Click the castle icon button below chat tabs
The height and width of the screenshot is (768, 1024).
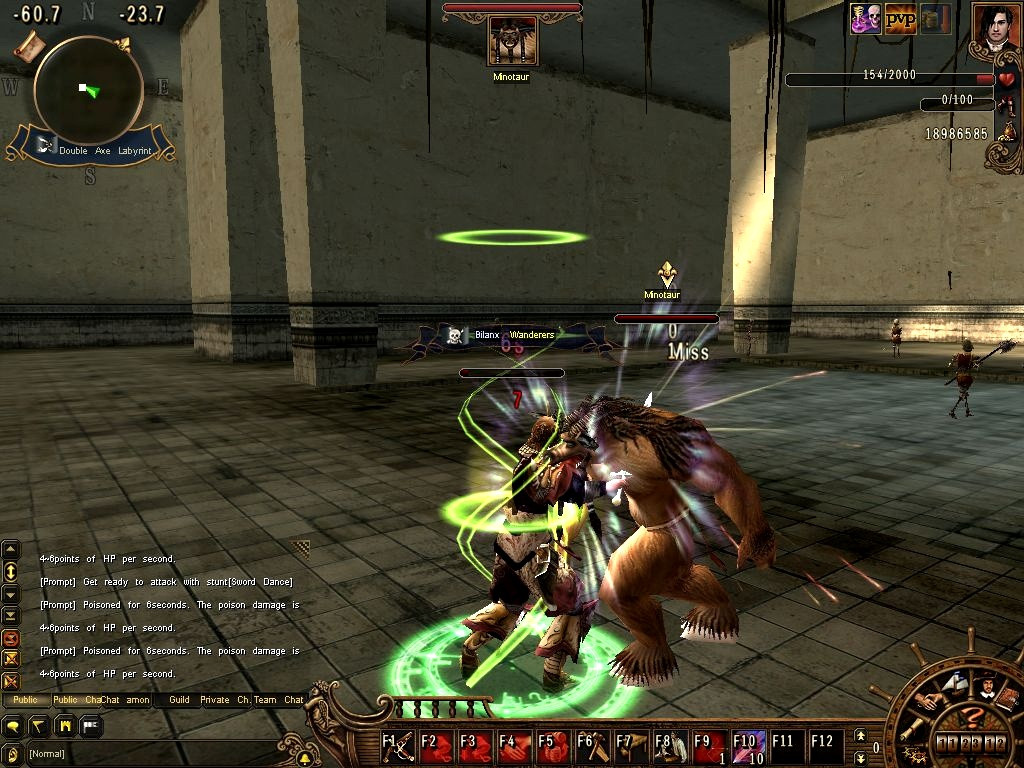click(x=65, y=725)
